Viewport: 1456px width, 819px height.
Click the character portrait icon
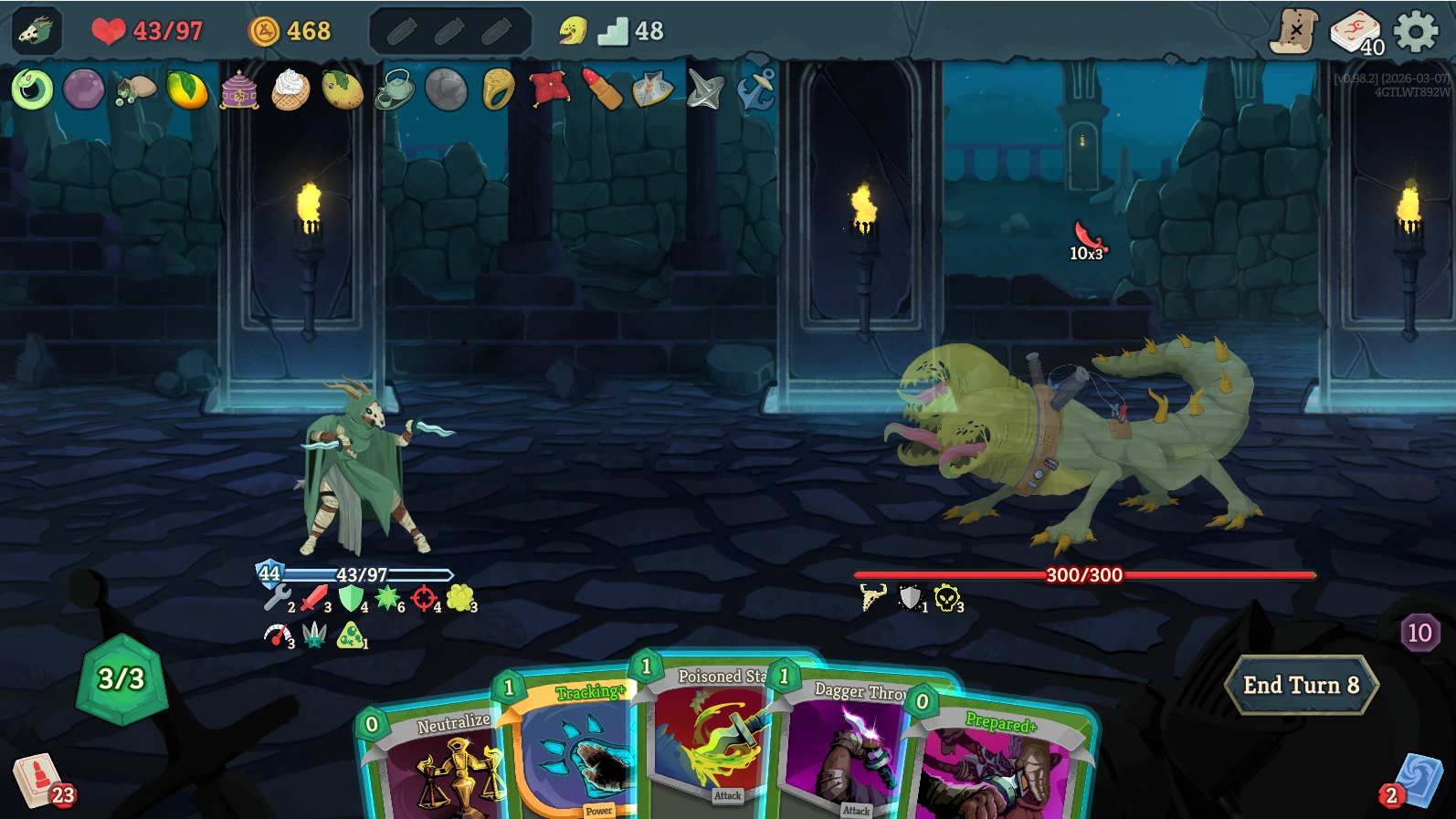tap(37, 32)
